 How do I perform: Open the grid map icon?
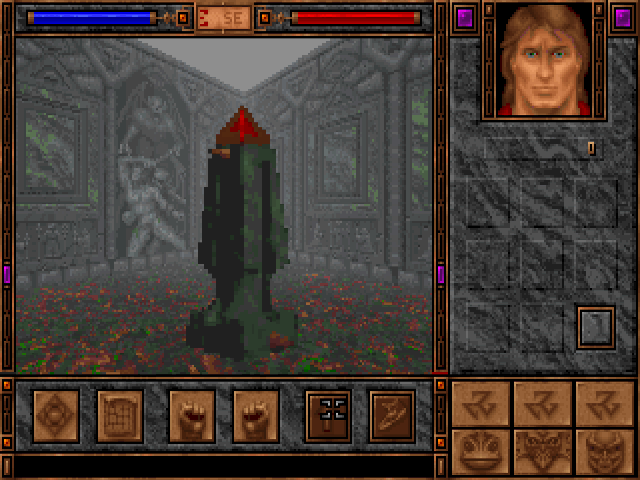(x=120, y=415)
